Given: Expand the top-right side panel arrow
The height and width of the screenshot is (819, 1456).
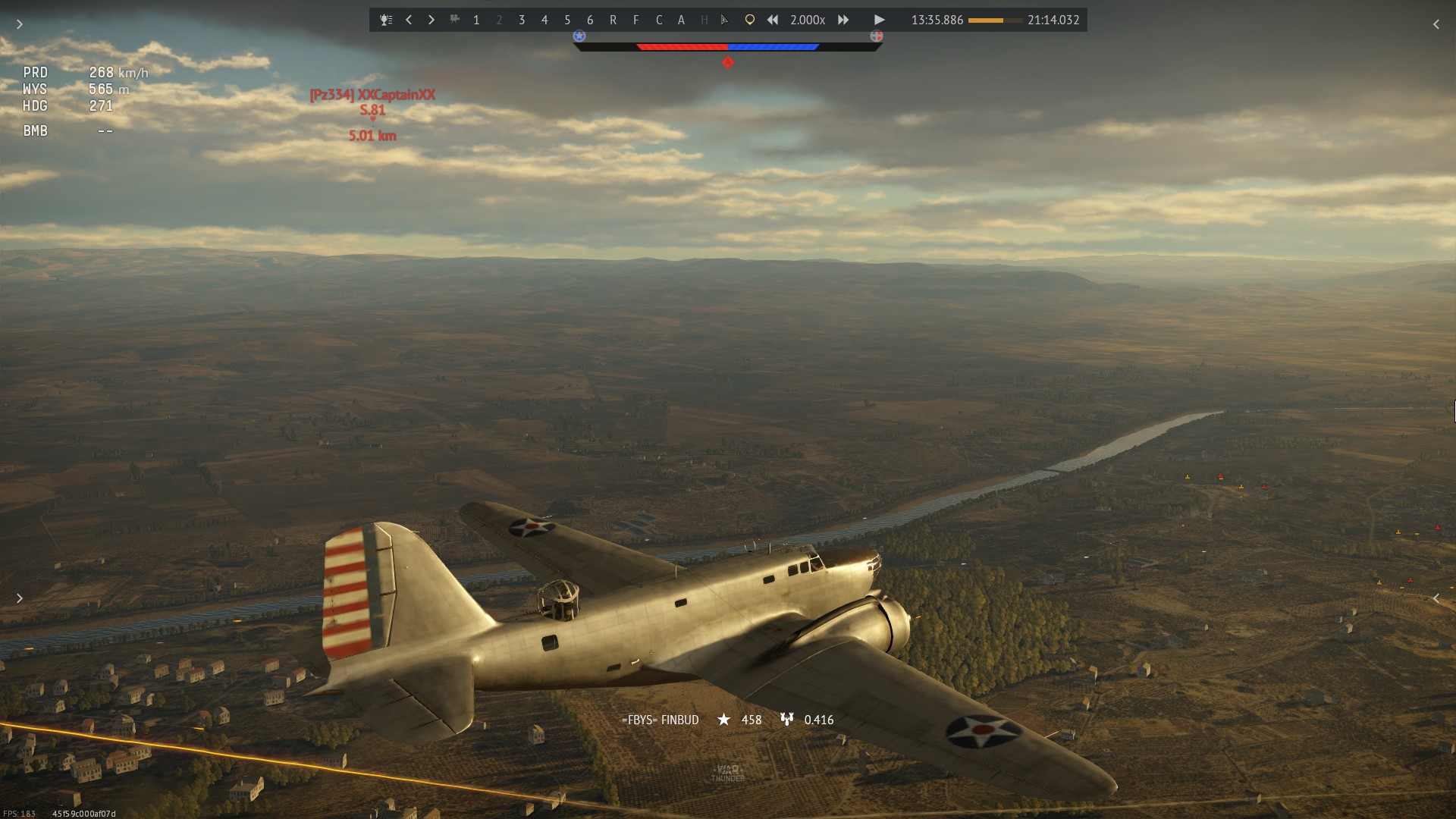Looking at the screenshot, I should [1436, 24].
